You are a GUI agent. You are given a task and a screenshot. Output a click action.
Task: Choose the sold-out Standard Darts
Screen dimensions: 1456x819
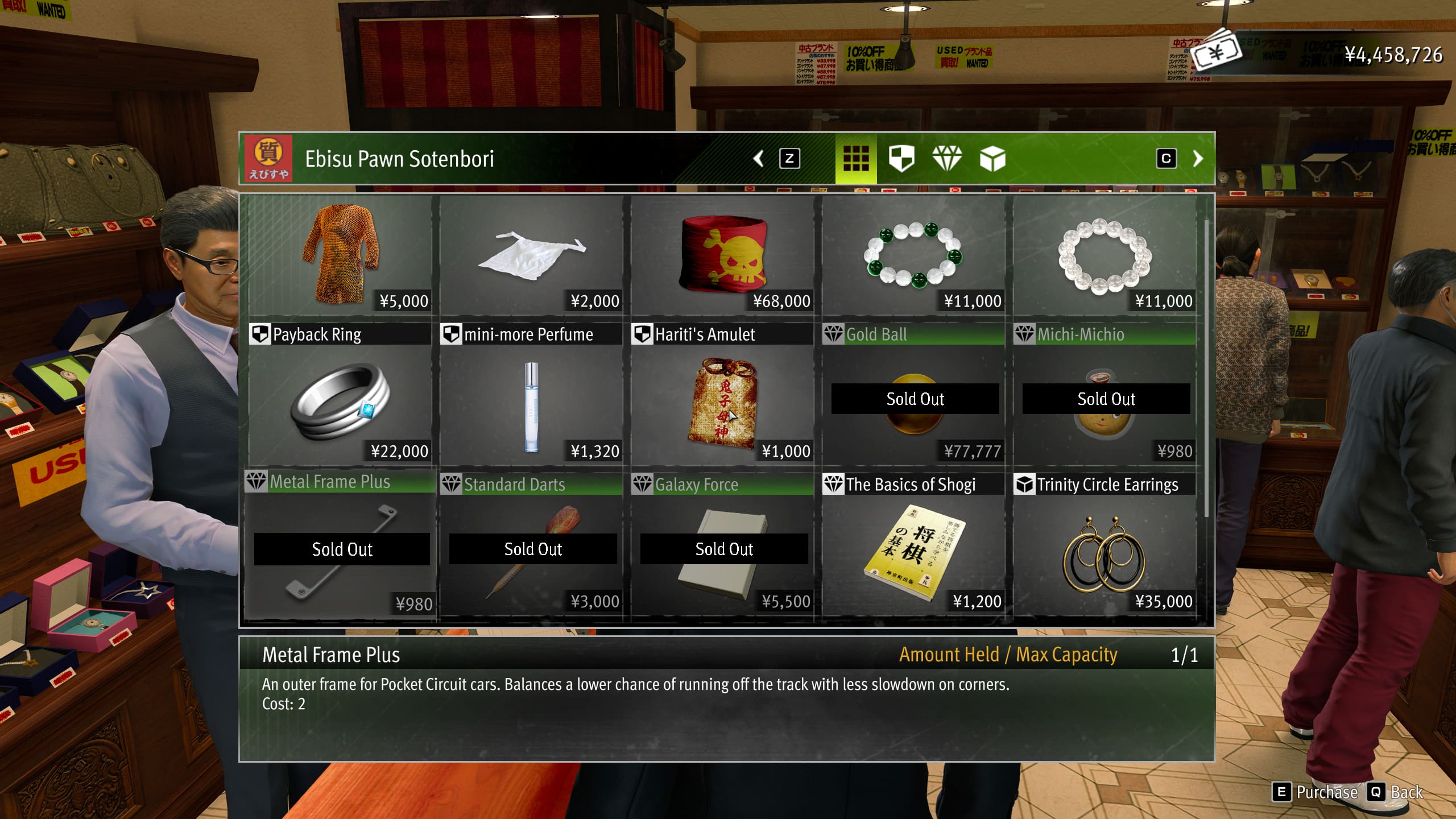coord(531,551)
